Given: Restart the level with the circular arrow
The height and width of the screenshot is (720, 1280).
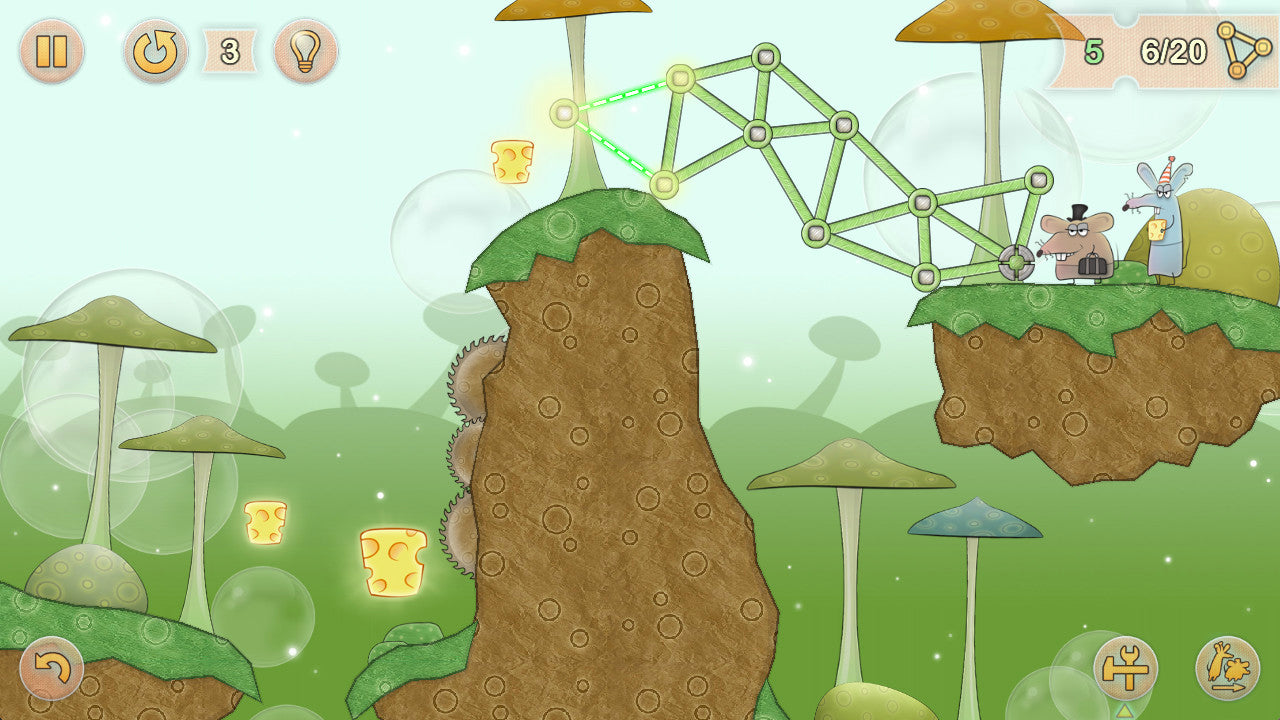Looking at the screenshot, I should 155,51.
